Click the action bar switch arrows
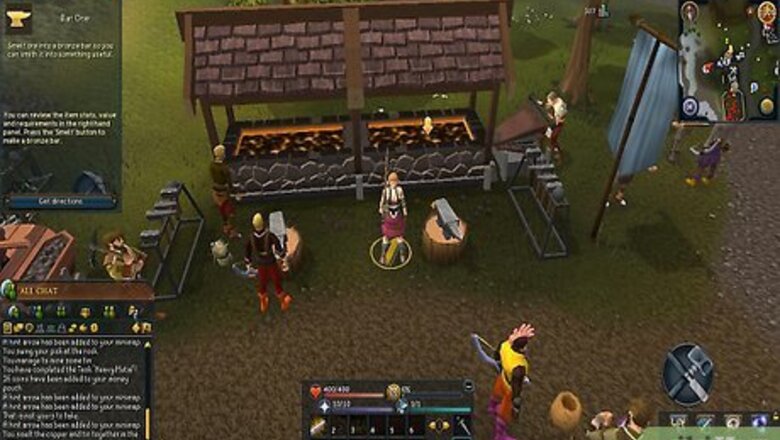Image resolution: width=780 pixels, height=440 pixels. (x=438, y=427)
